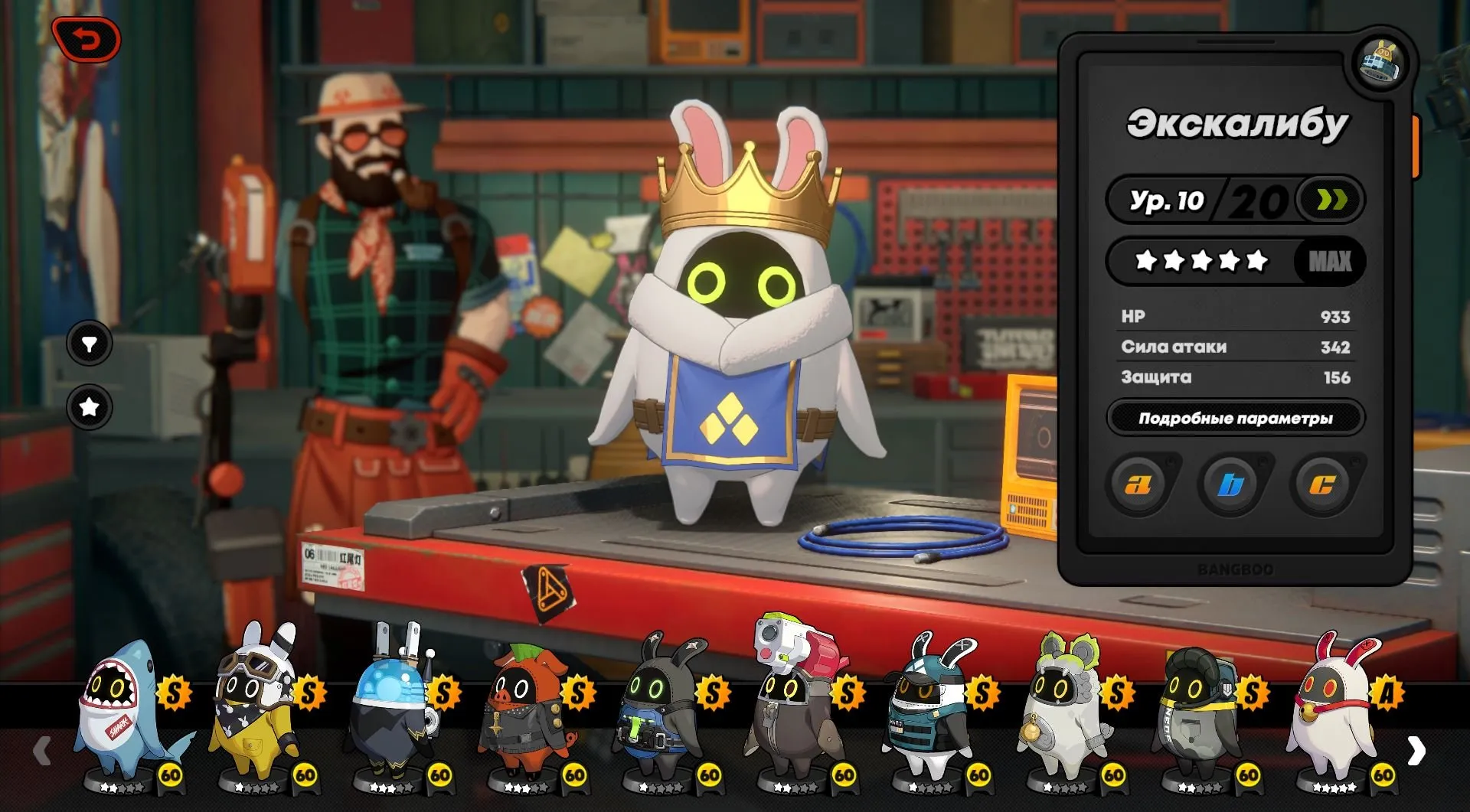Show previous Bangboo with left arrow
Image resolution: width=1470 pixels, height=812 pixels.
tap(42, 752)
